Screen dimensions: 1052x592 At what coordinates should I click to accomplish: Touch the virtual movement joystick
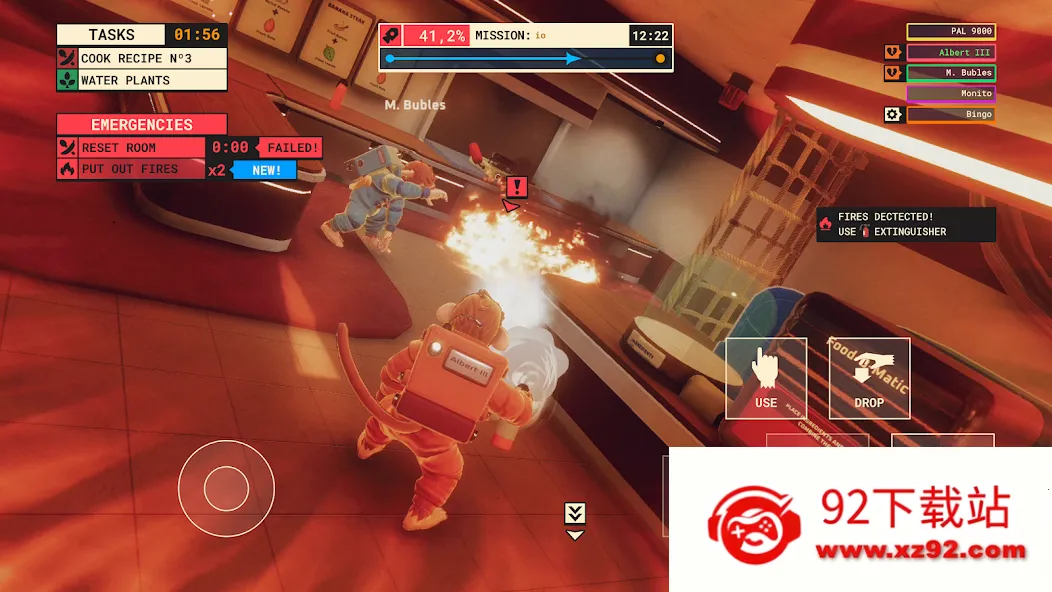point(226,488)
